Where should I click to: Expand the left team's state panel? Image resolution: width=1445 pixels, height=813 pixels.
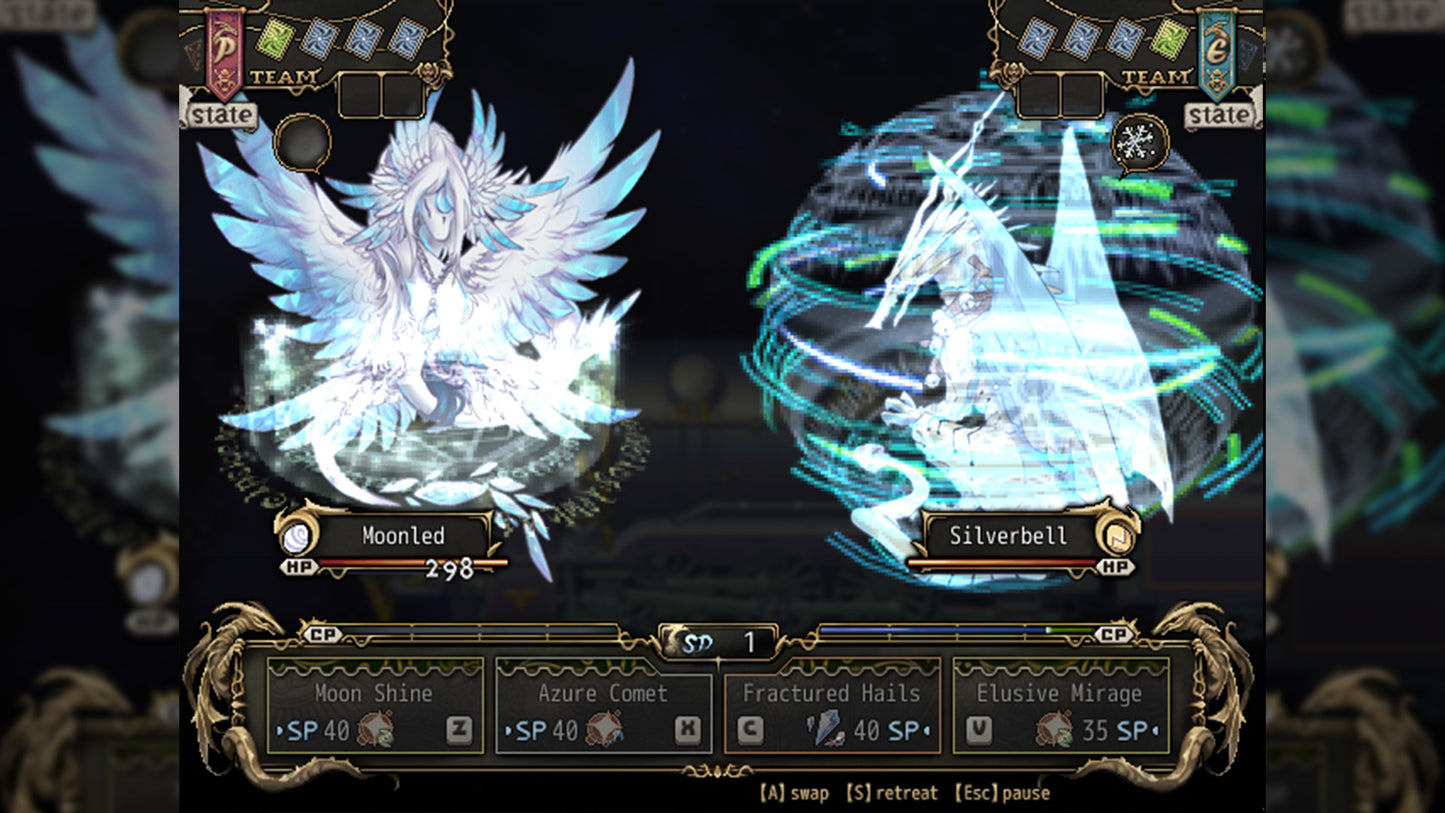tap(222, 113)
